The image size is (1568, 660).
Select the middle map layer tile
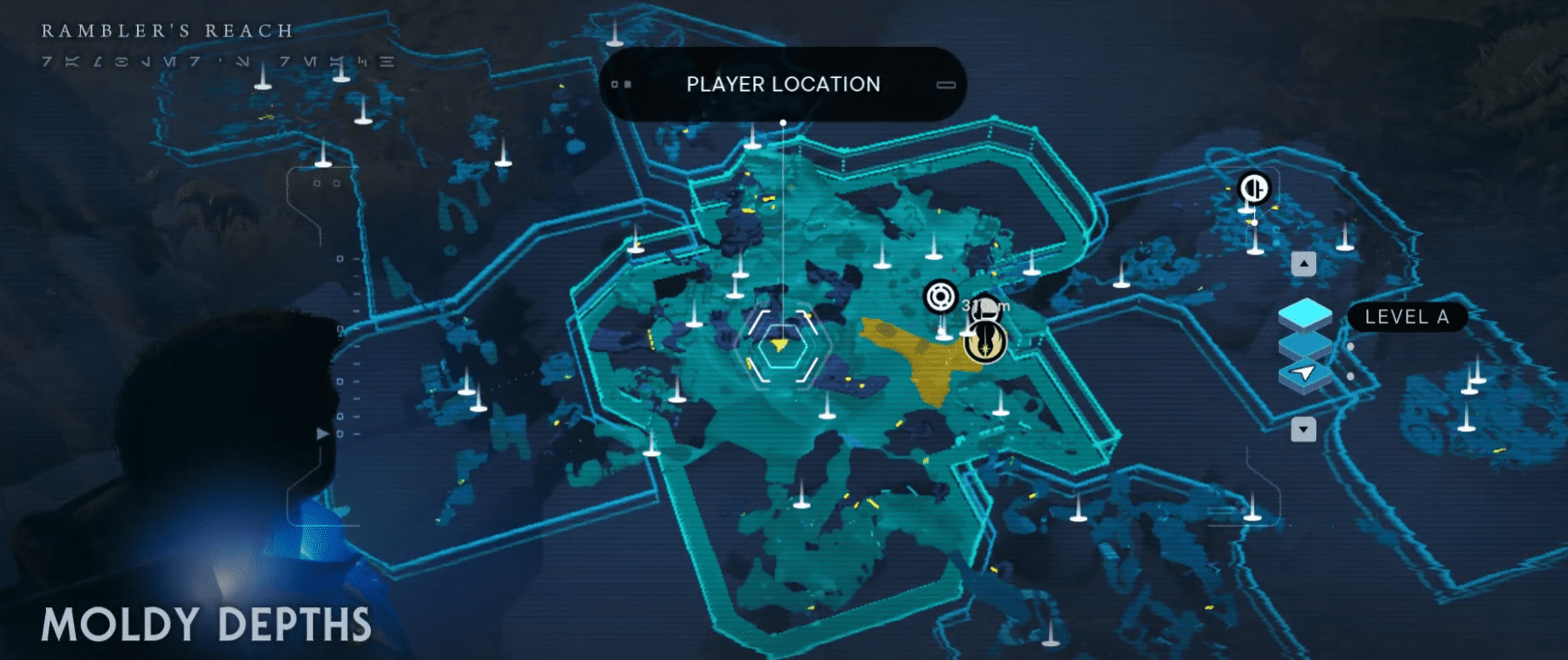(x=1305, y=344)
